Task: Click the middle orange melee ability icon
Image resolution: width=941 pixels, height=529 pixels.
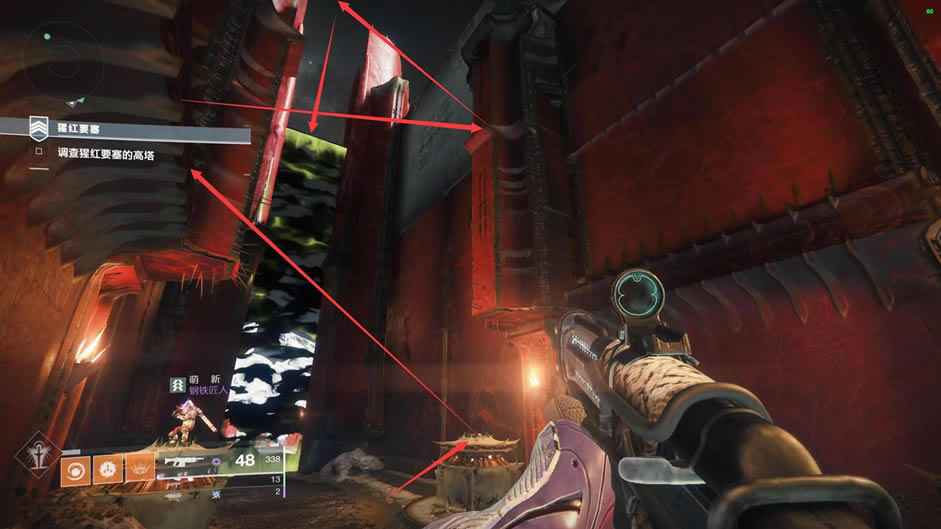Action: point(108,468)
